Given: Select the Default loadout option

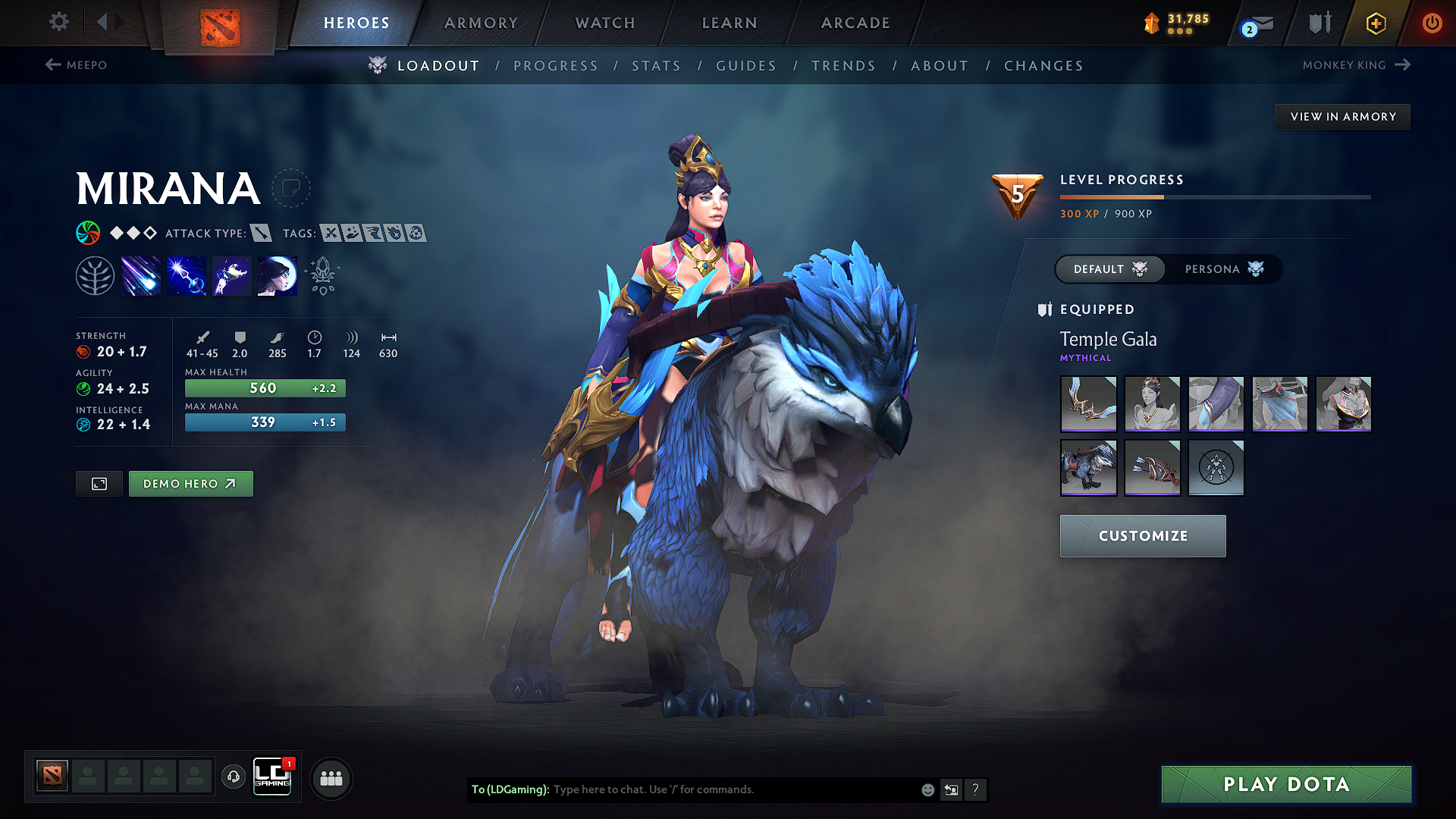Looking at the screenshot, I should tap(1109, 269).
